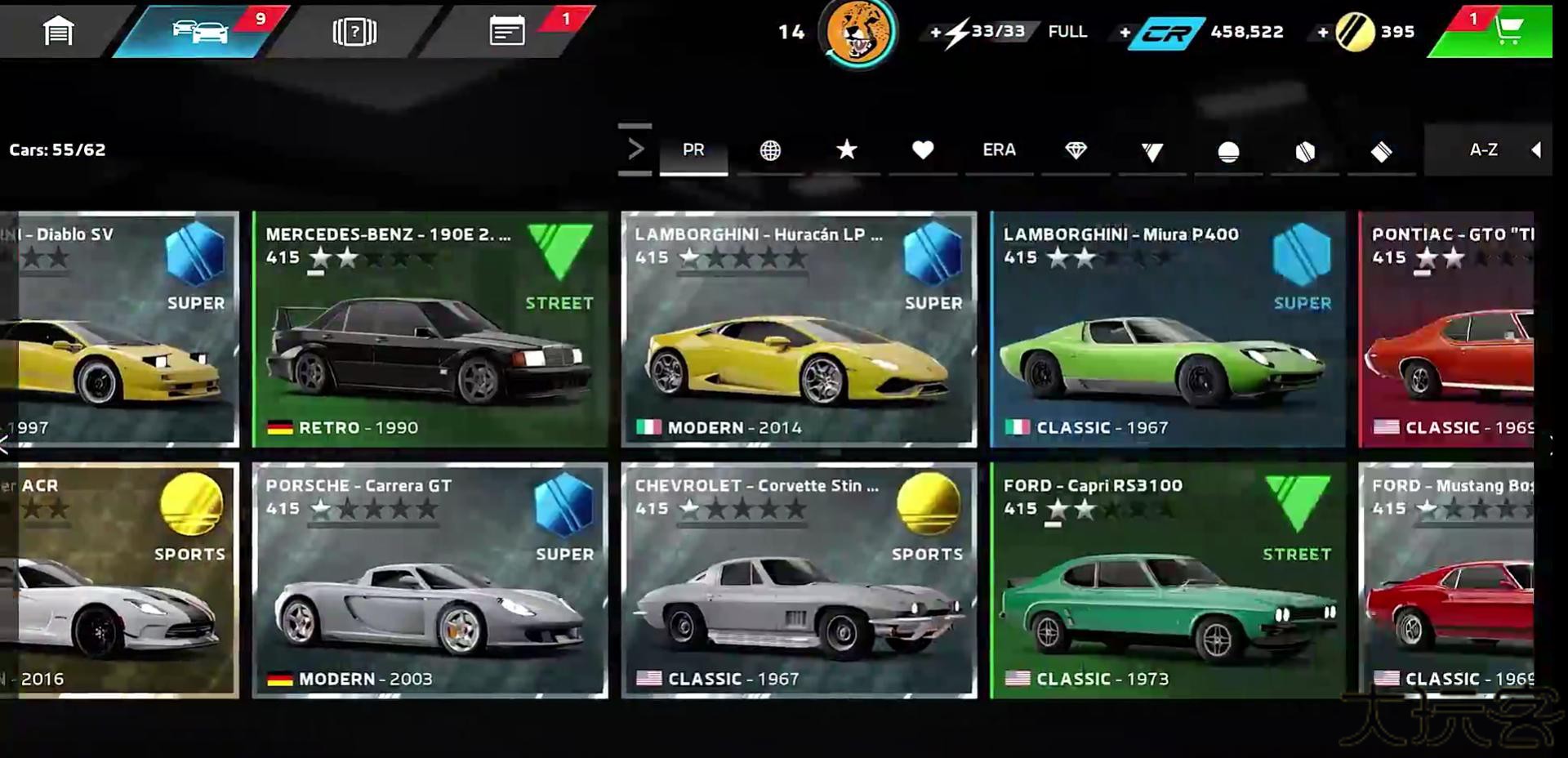The height and width of the screenshot is (758, 1568).
Task: Select the Mercedes-Benz 190E card
Action: [430, 329]
